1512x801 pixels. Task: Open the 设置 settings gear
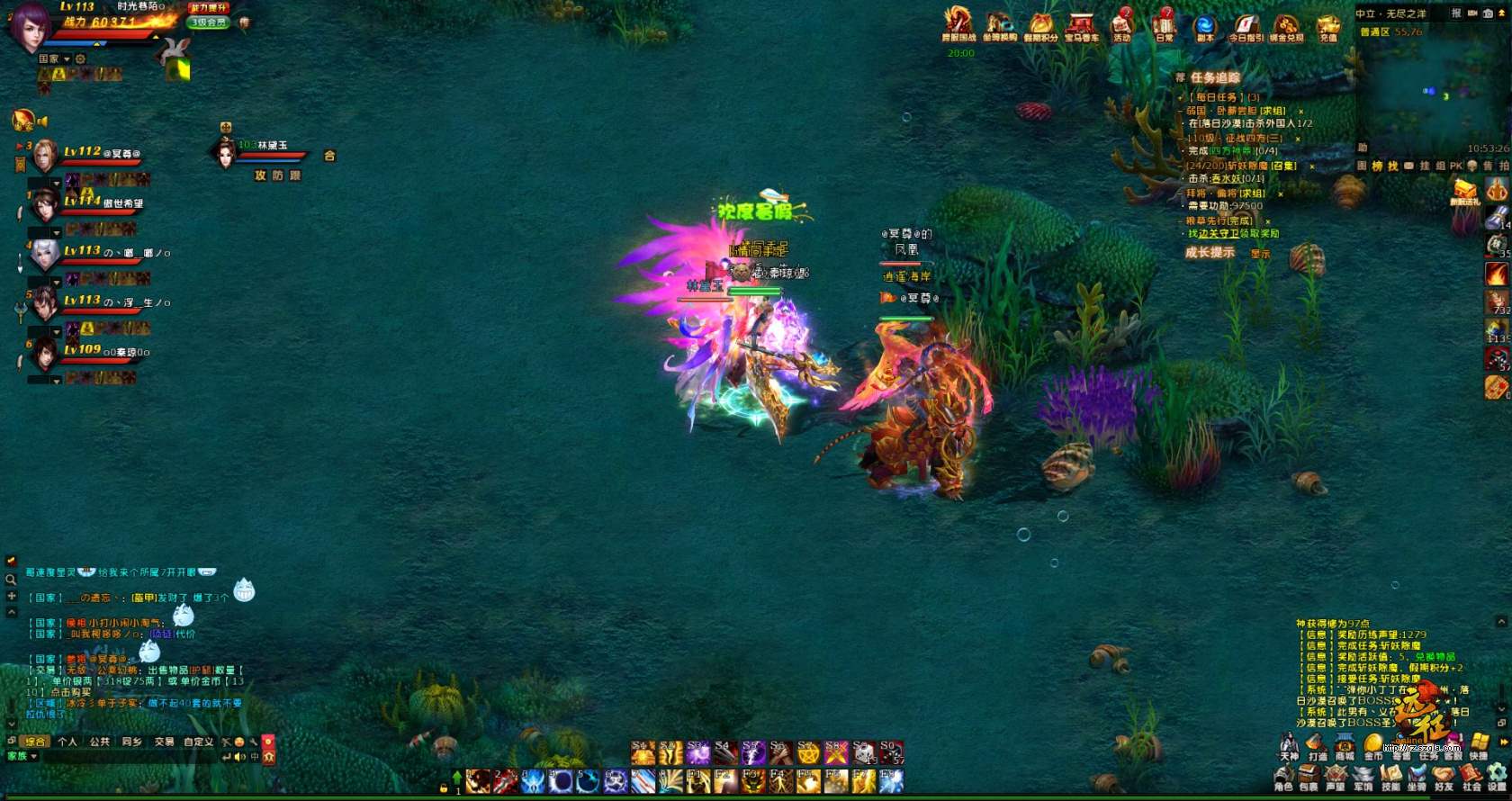click(x=1497, y=778)
